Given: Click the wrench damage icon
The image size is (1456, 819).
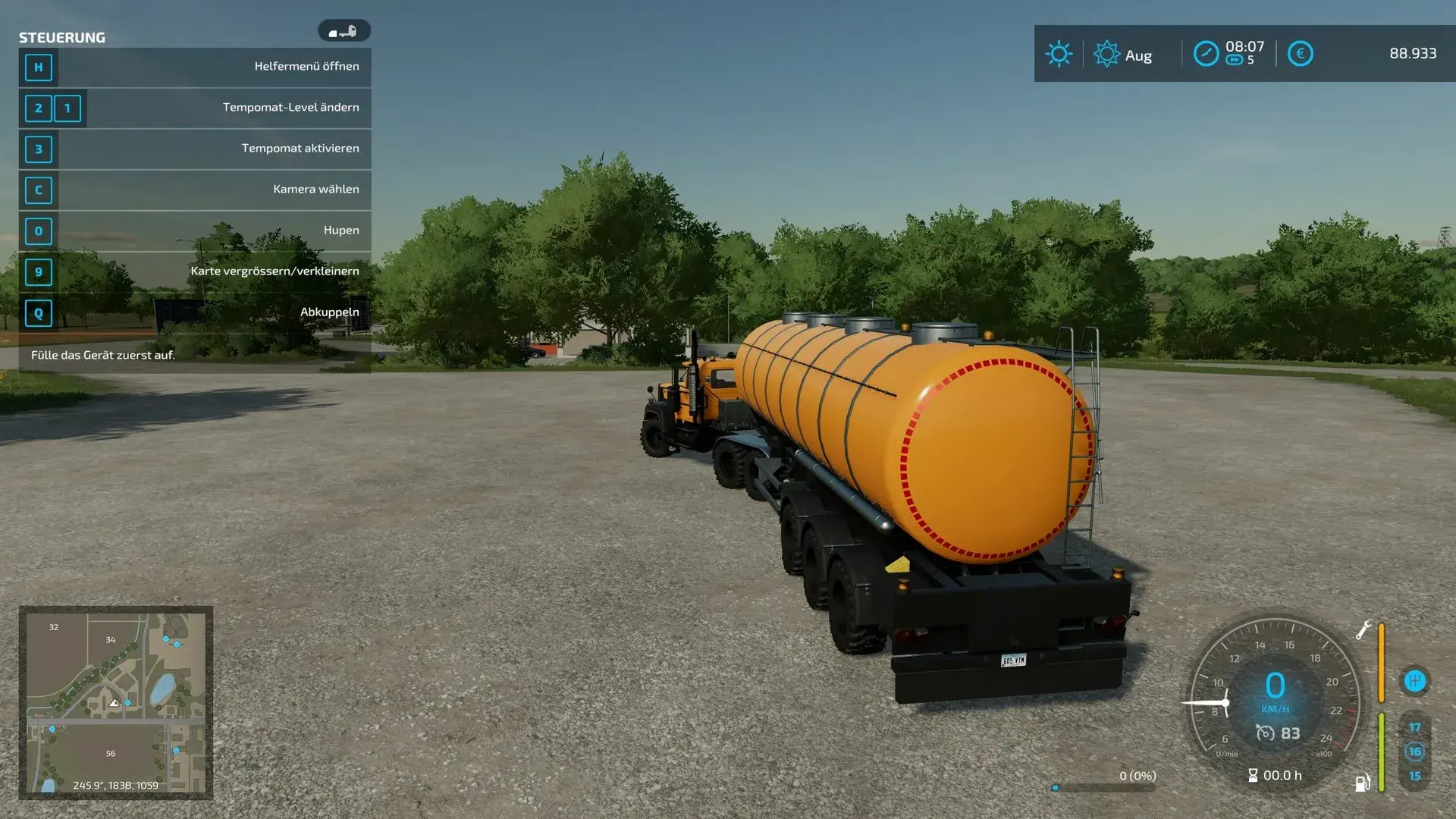Looking at the screenshot, I should pyautogui.click(x=1363, y=630).
